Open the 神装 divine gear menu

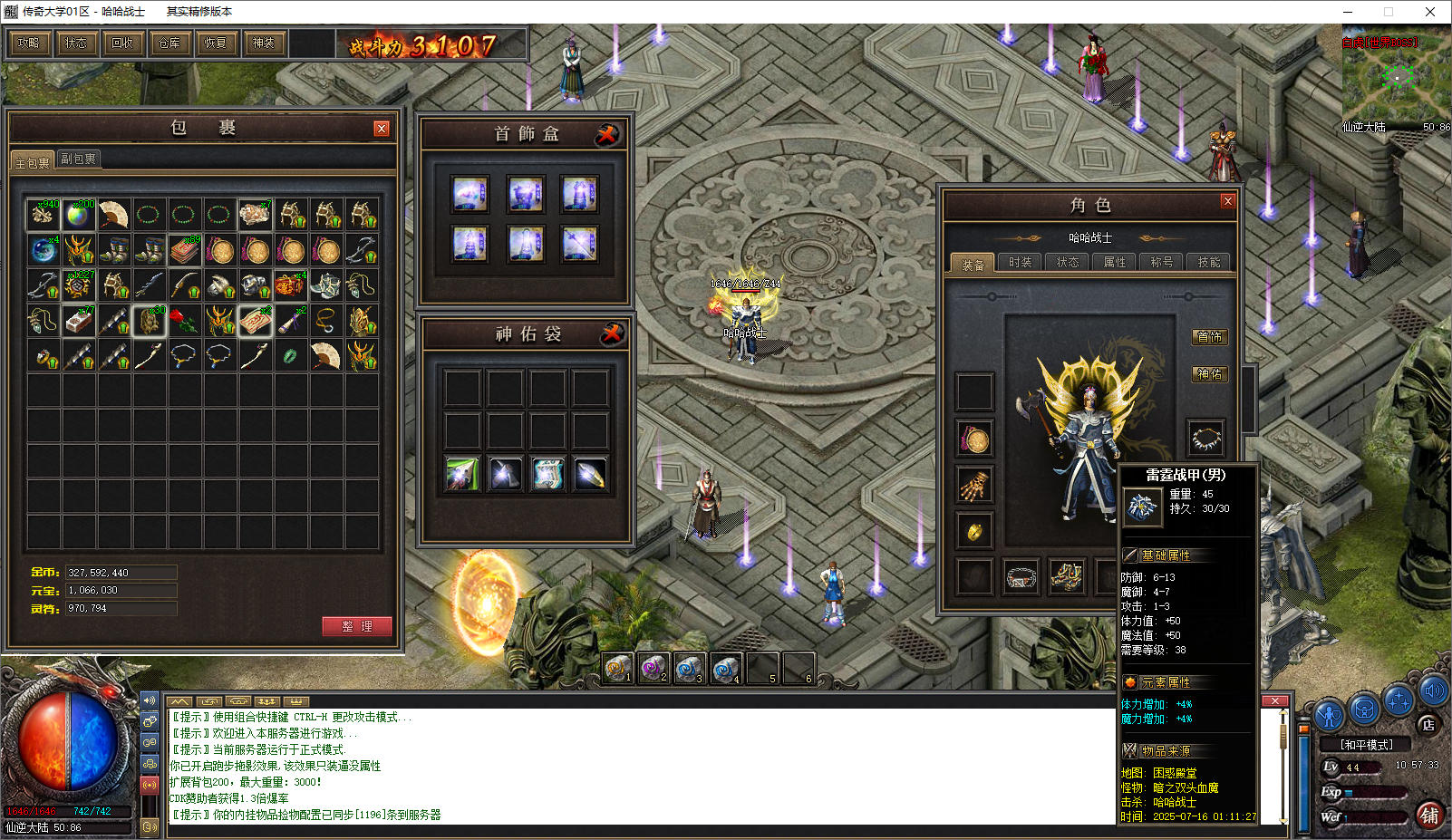pyautogui.click(x=263, y=43)
